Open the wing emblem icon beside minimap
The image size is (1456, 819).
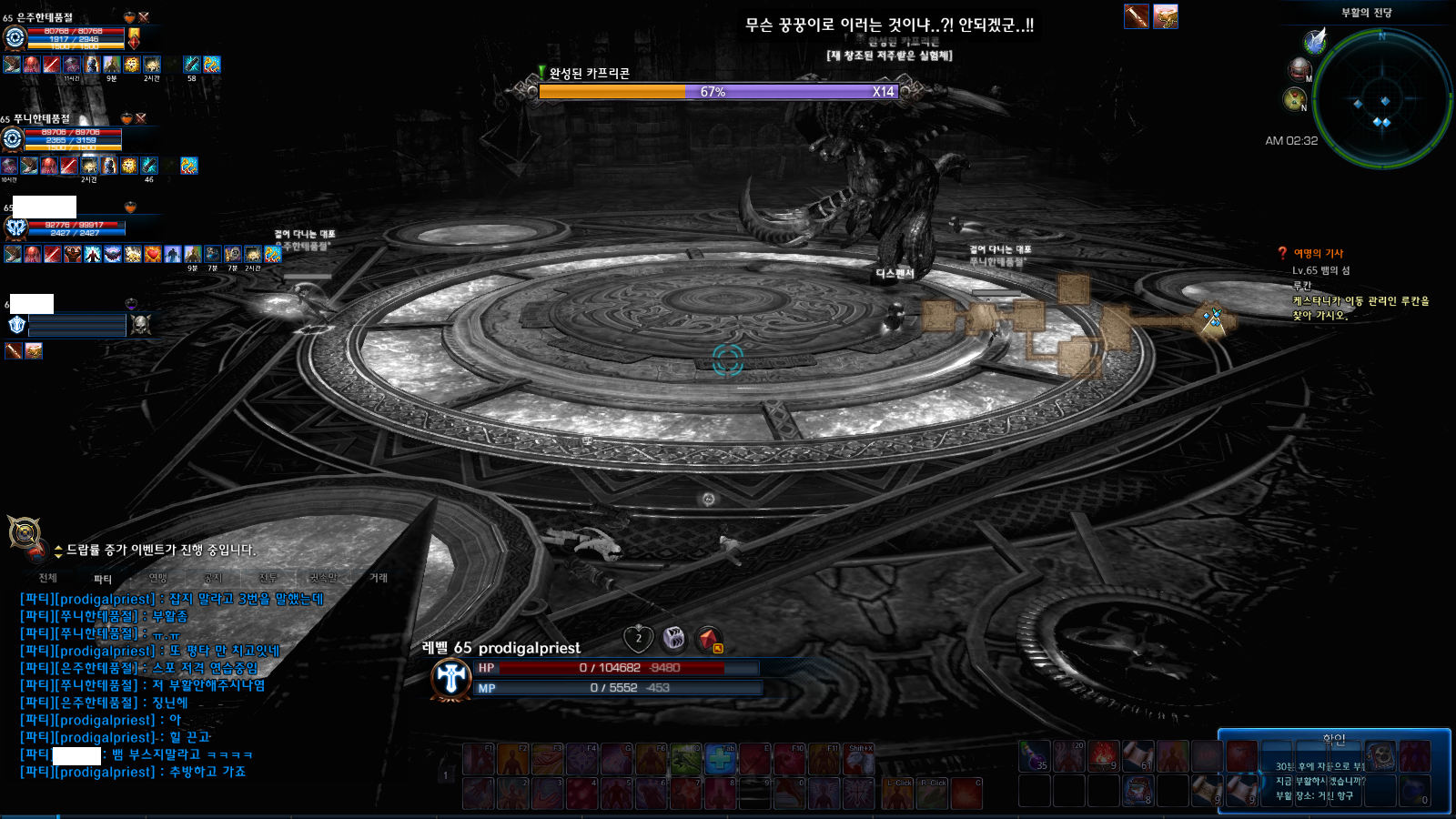pos(1314,41)
